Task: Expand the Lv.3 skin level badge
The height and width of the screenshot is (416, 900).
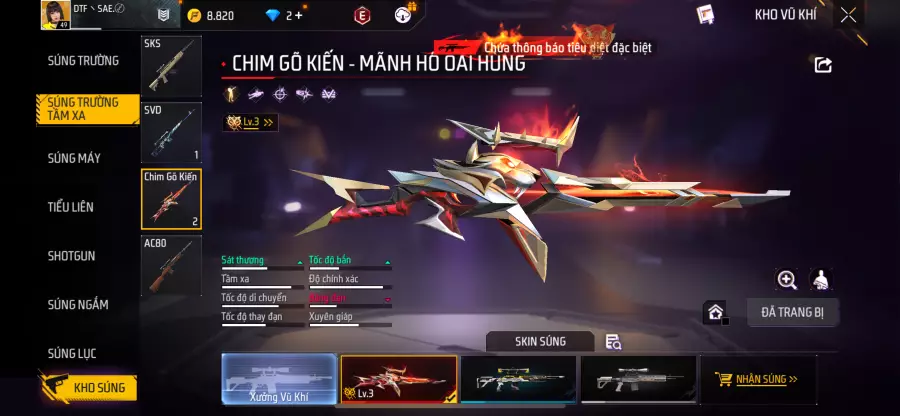Action: coord(251,122)
